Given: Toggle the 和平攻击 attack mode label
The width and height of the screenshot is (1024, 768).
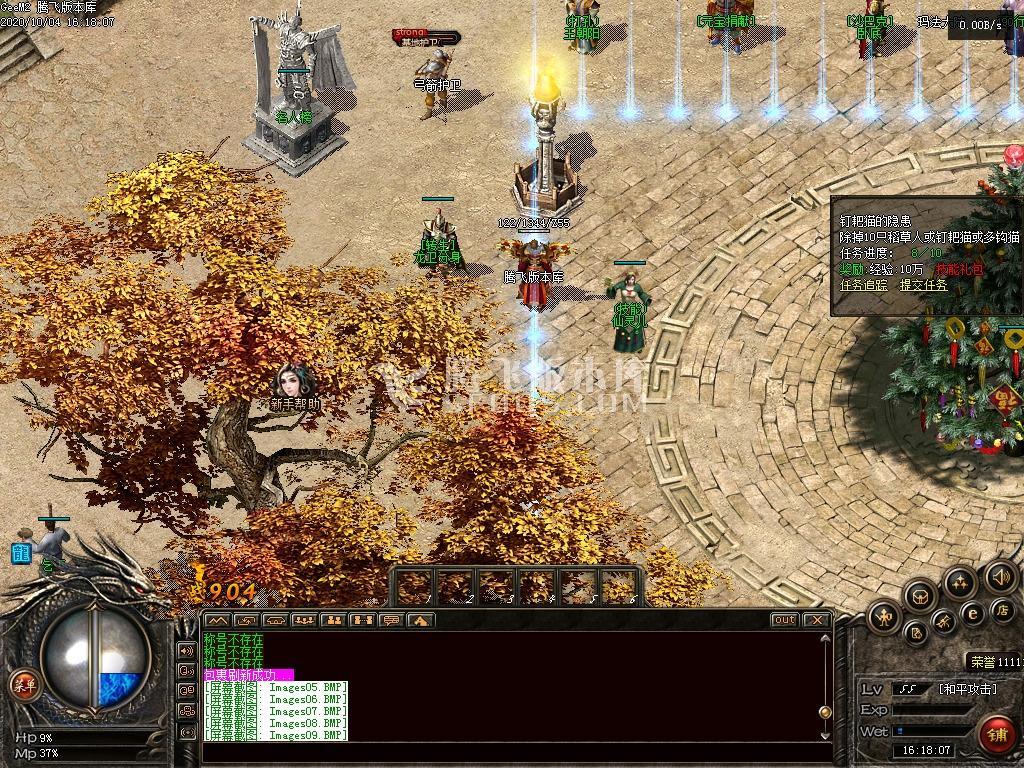Looking at the screenshot, I should (x=968, y=689).
